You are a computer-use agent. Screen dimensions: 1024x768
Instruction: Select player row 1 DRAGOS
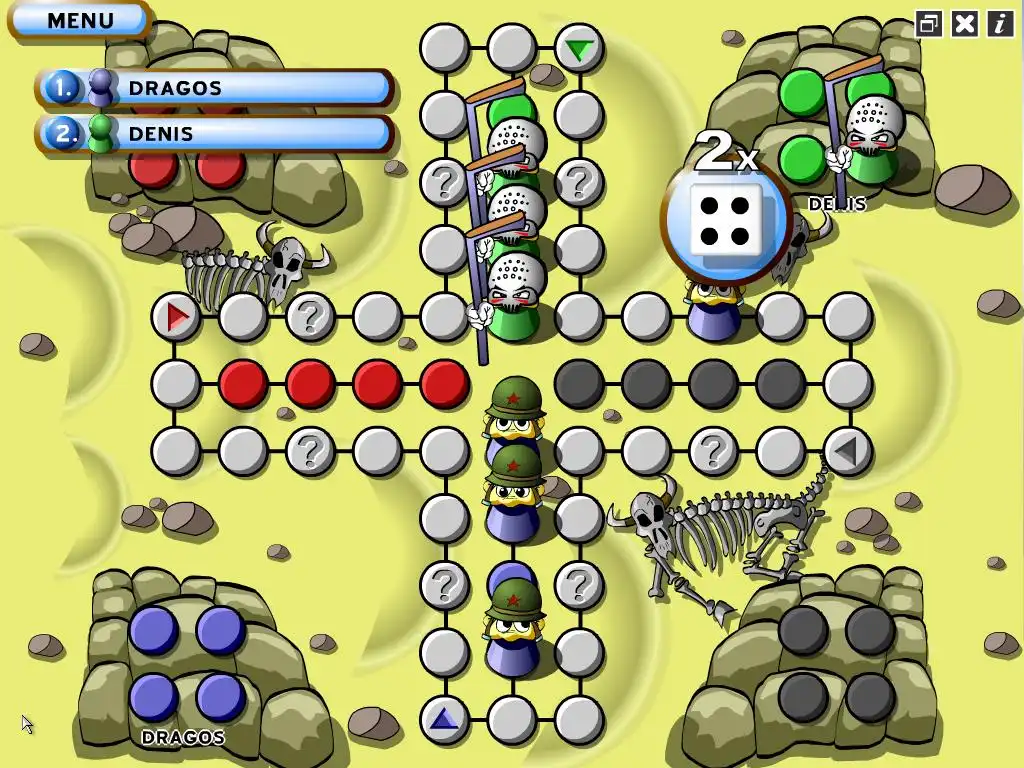(x=214, y=88)
